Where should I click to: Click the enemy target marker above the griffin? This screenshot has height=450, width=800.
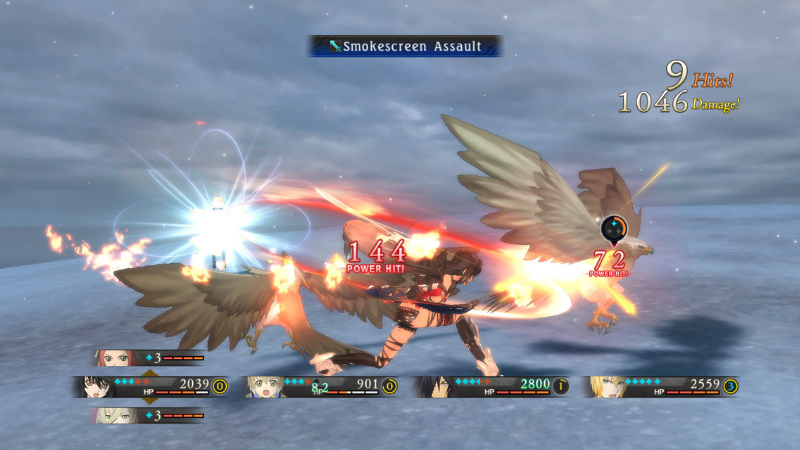tap(612, 229)
